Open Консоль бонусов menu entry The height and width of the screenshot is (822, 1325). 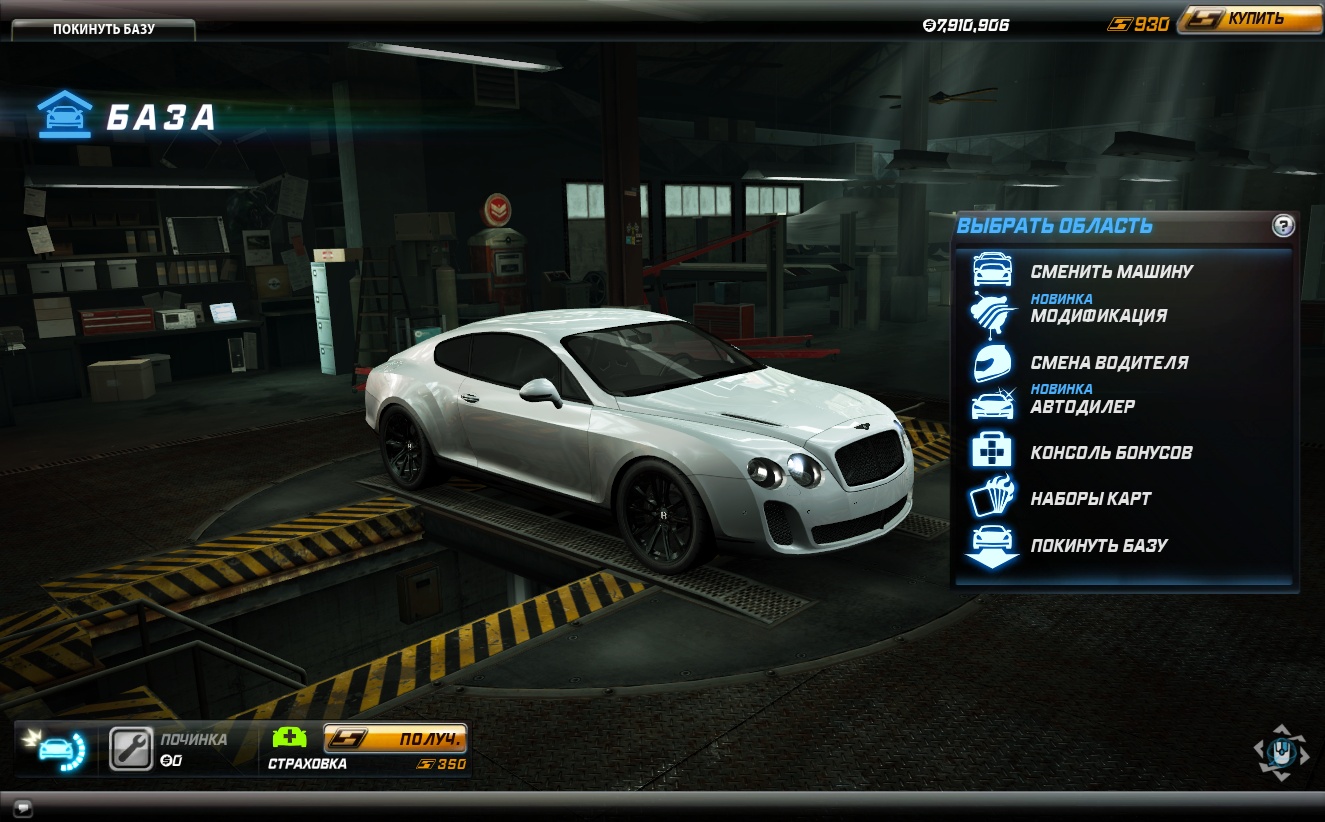(1111, 452)
